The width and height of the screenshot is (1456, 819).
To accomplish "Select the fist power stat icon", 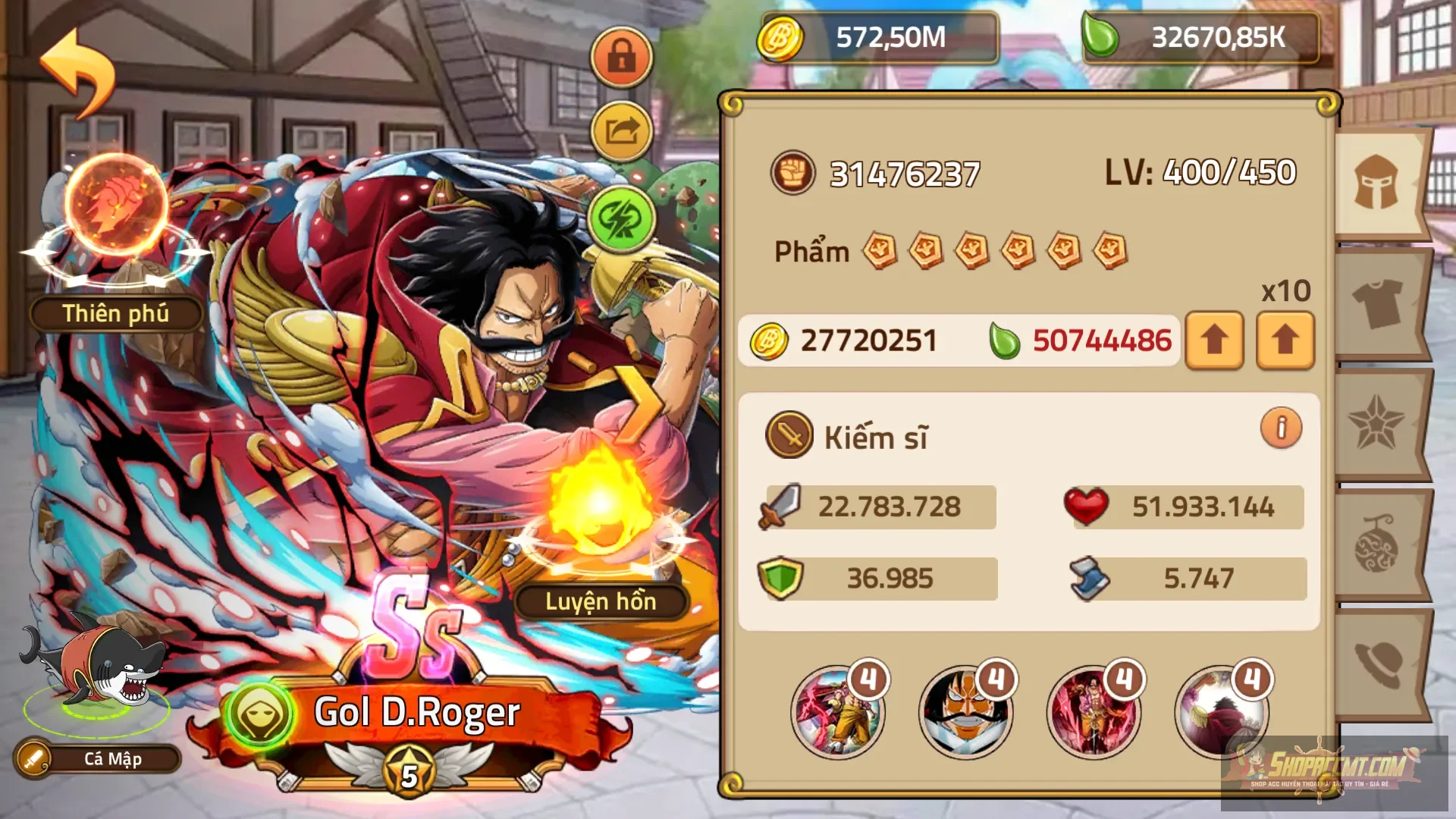I will (x=794, y=173).
